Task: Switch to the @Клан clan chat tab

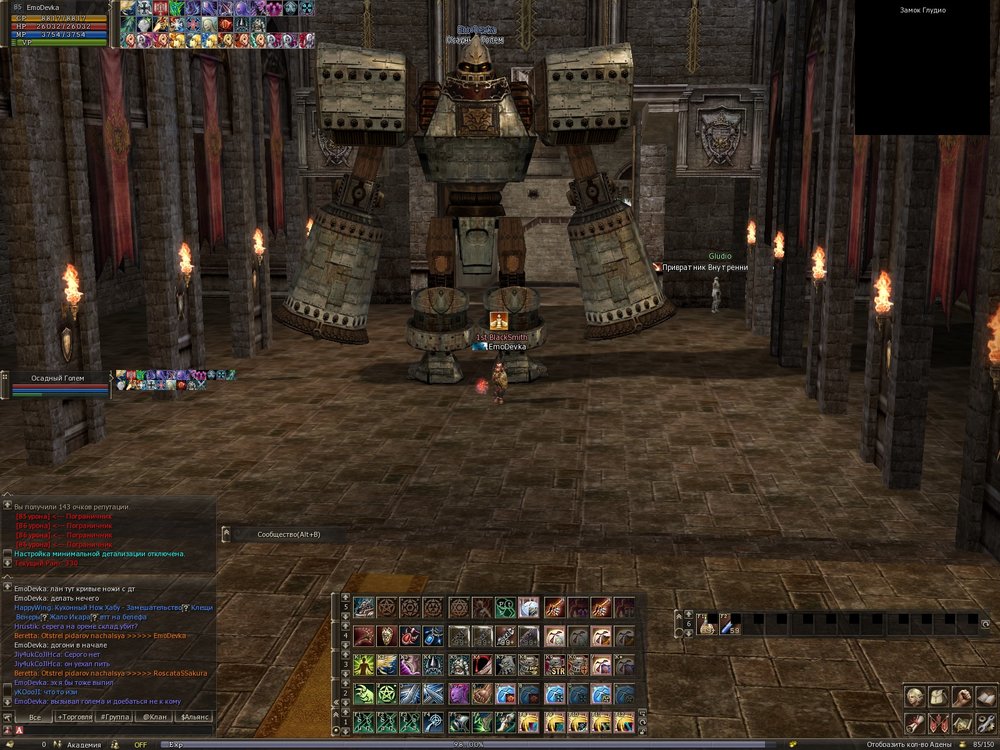Action: (x=154, y=717)
